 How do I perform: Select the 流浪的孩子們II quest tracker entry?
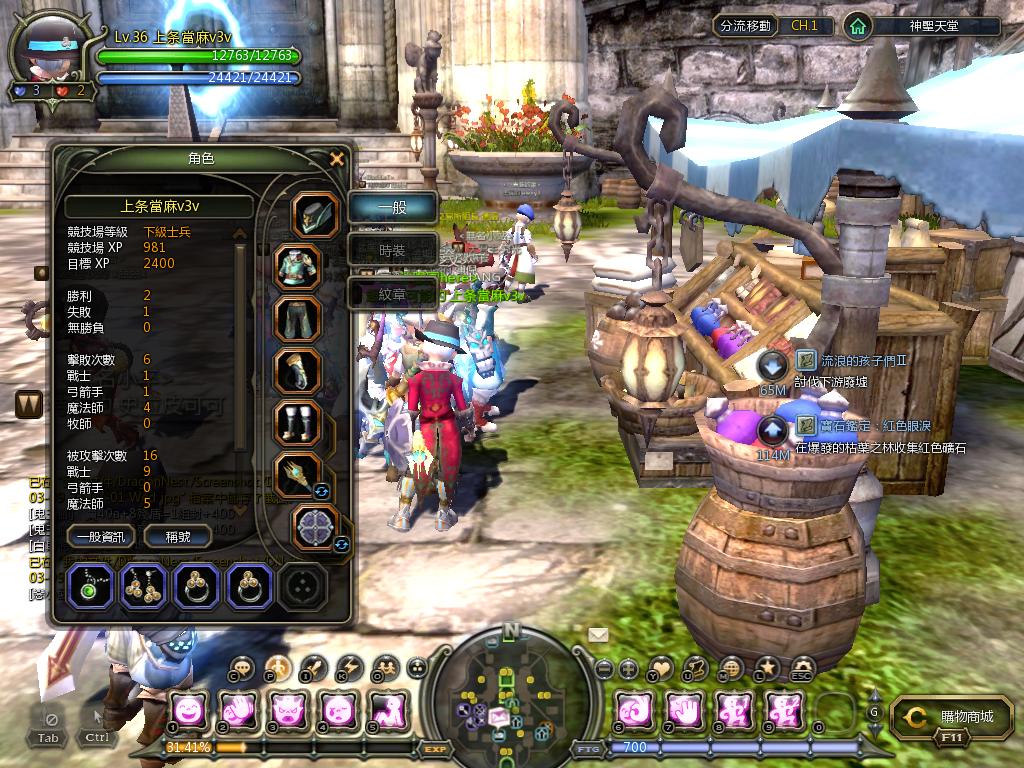(x=851, y=360)
